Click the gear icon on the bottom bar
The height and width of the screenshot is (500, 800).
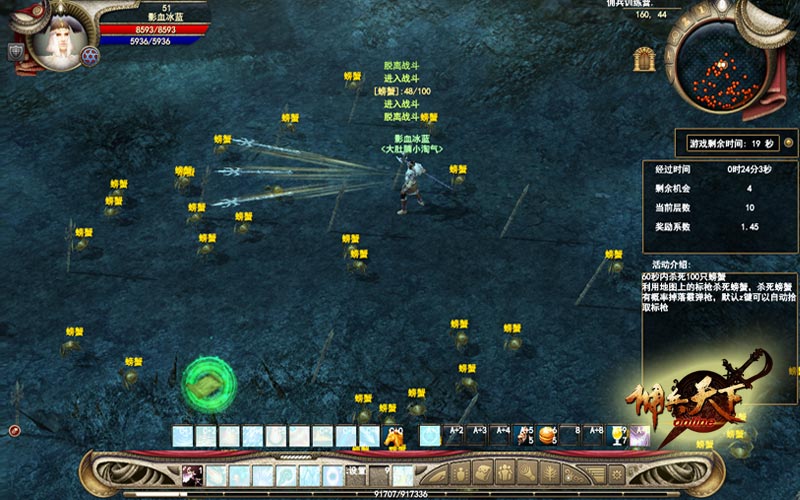615,473
